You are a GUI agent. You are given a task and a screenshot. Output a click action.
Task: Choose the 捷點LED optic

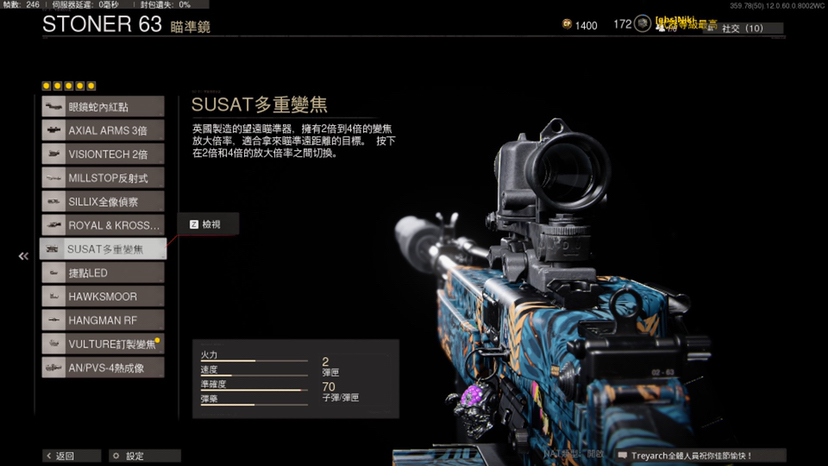[102, 273]
